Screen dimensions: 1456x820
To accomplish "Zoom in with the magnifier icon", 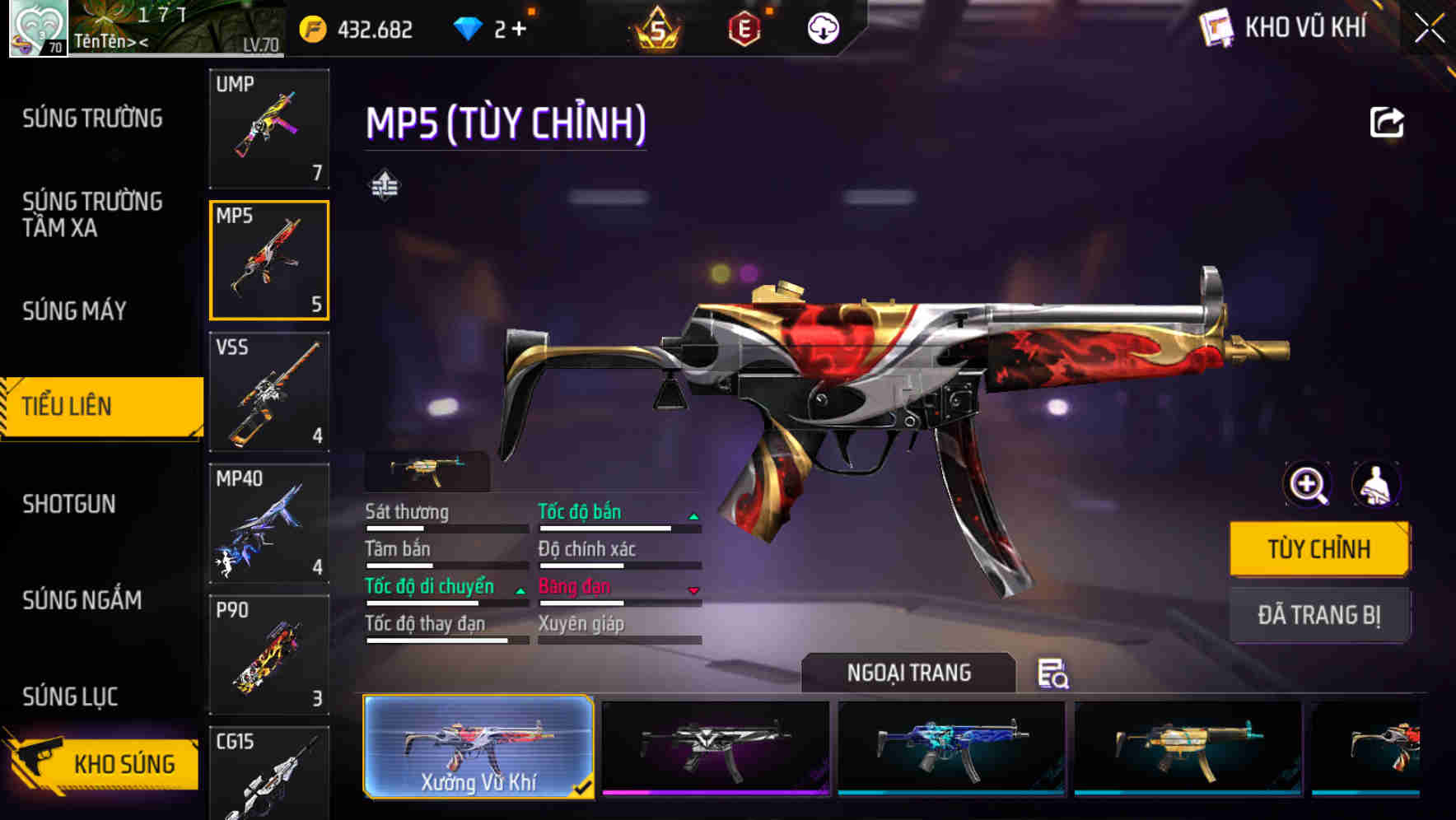I will click(1308, 484).
